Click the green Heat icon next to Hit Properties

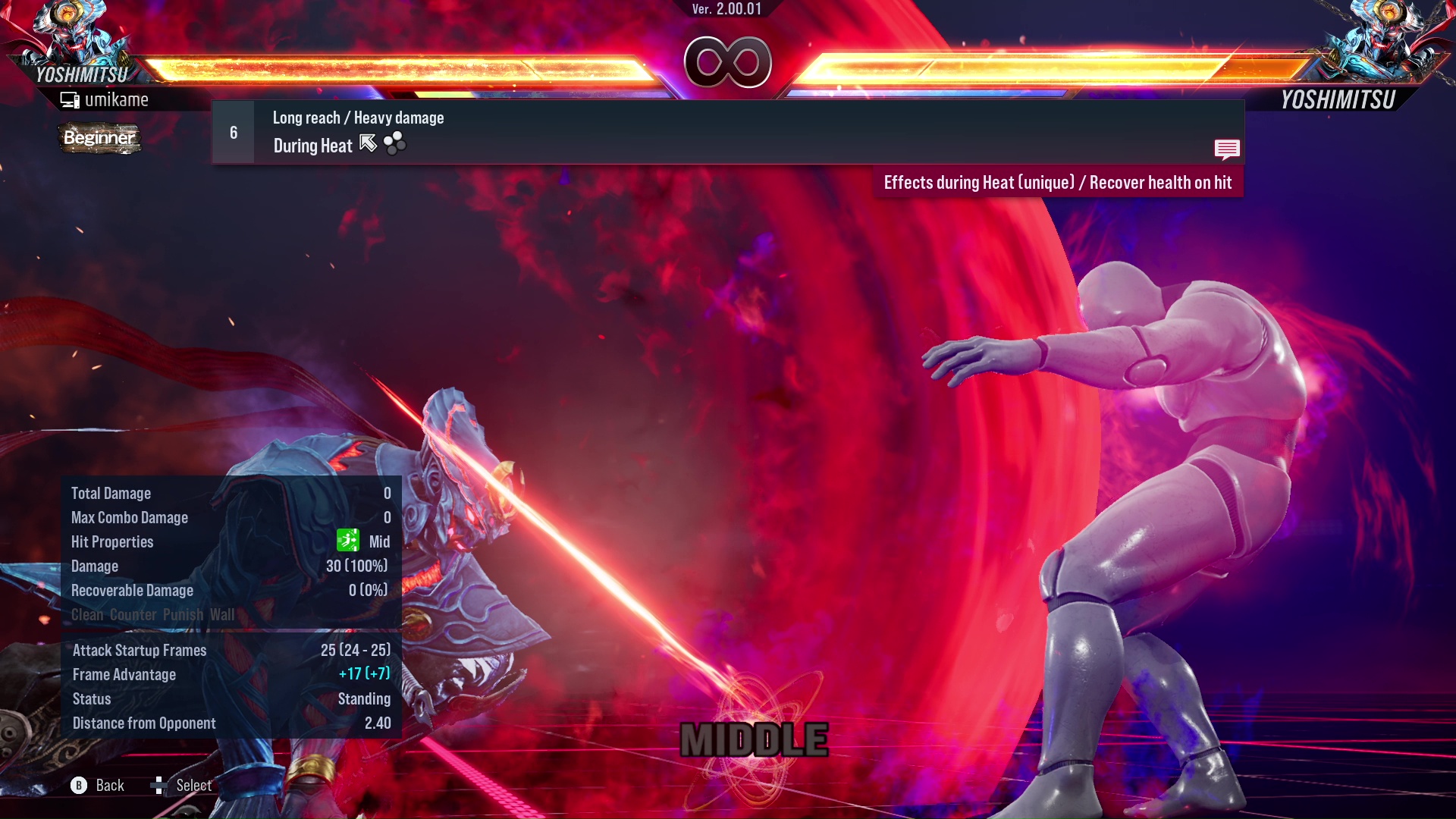[x=347, y=541]
